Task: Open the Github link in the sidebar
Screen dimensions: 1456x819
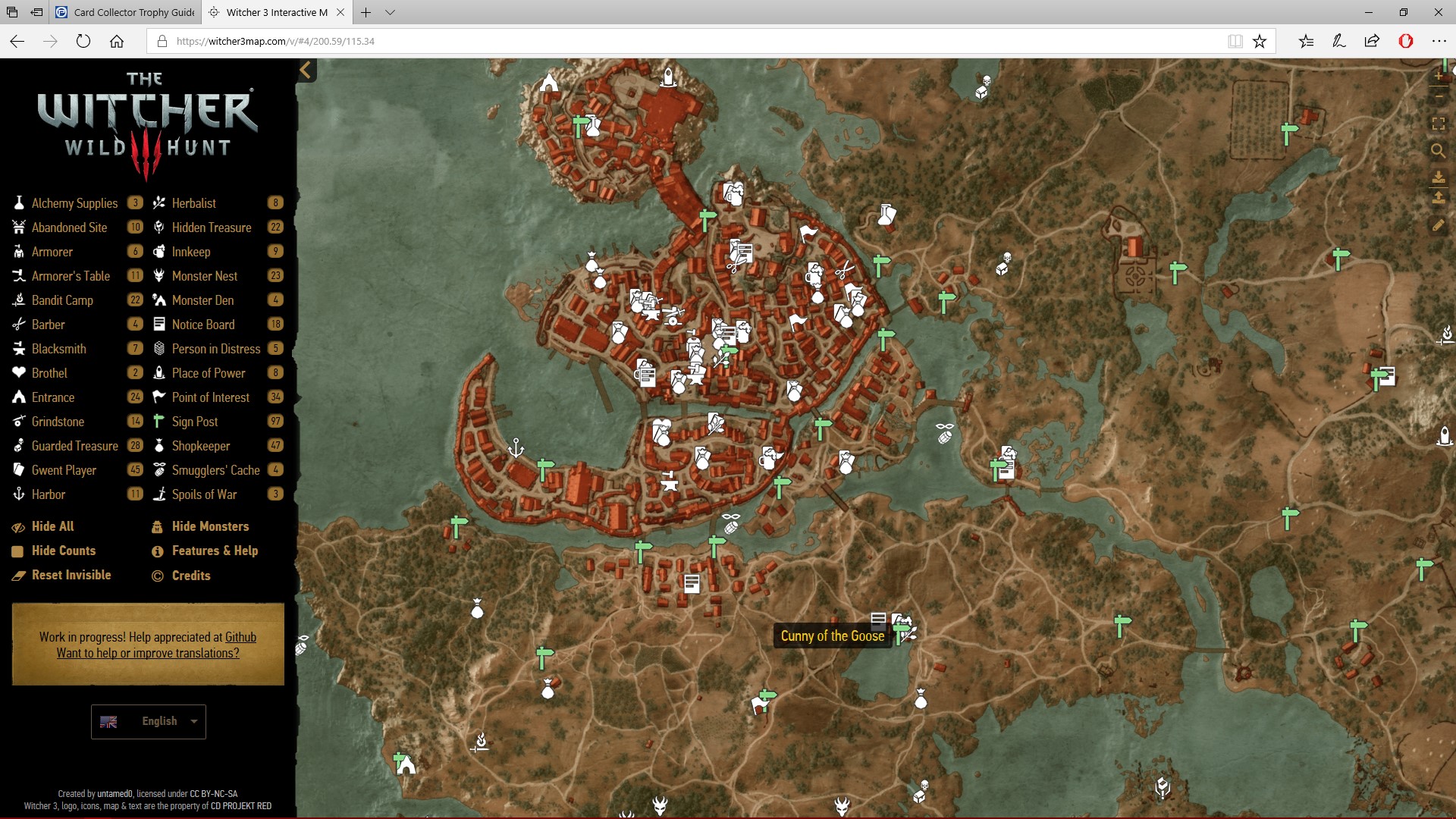Action: pos(240,637)
